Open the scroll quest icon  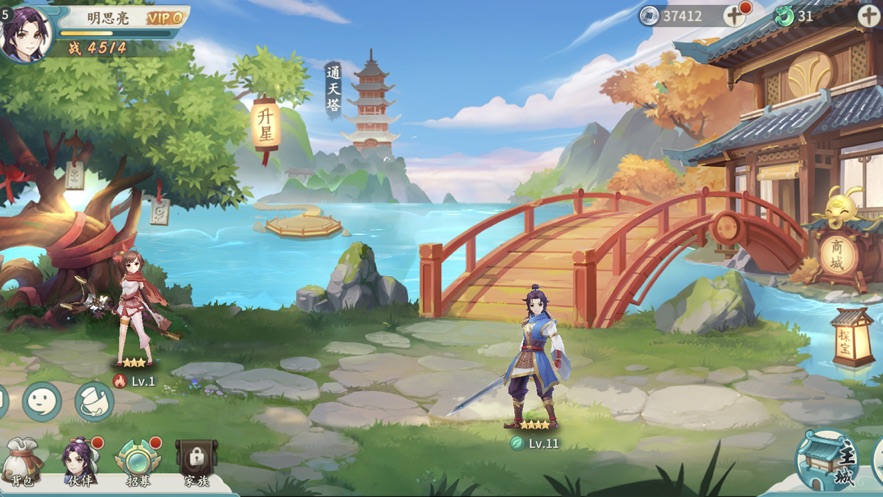[x=94, y=401]
